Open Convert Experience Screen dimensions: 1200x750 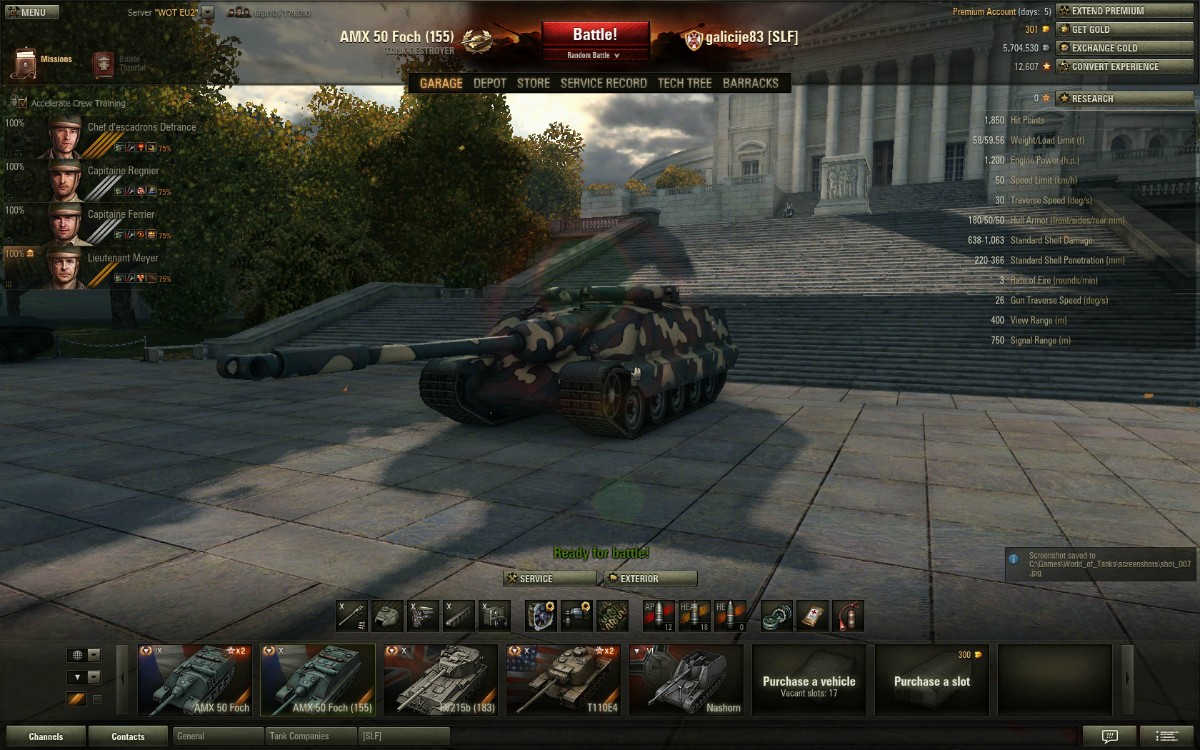pos(1114,67)
